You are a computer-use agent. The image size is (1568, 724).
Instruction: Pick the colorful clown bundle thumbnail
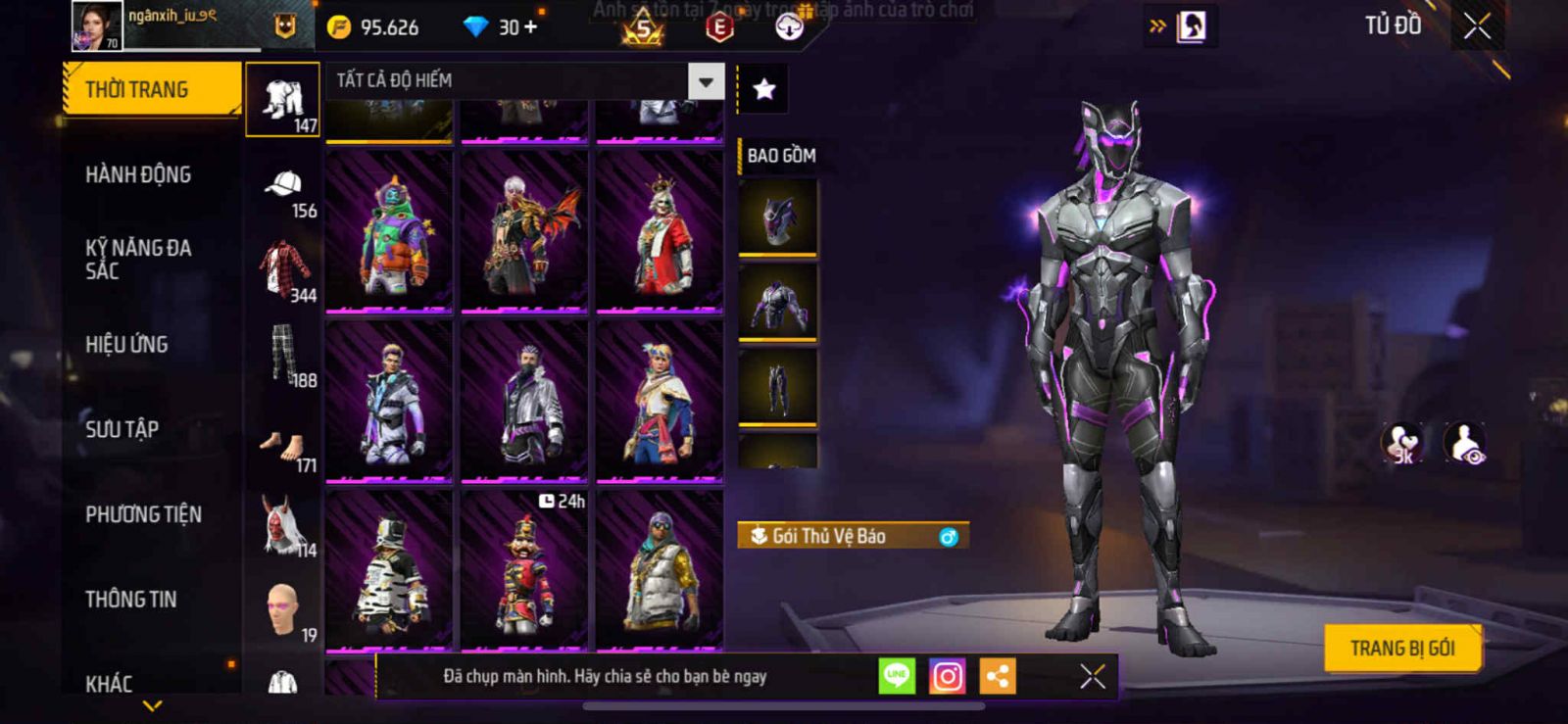click(389, 231)
